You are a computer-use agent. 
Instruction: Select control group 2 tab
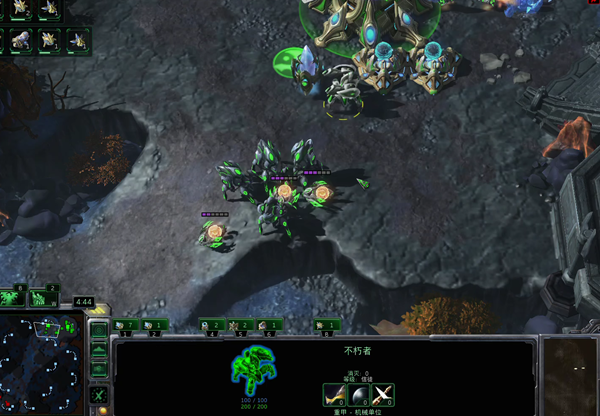[x=154, y=324]
